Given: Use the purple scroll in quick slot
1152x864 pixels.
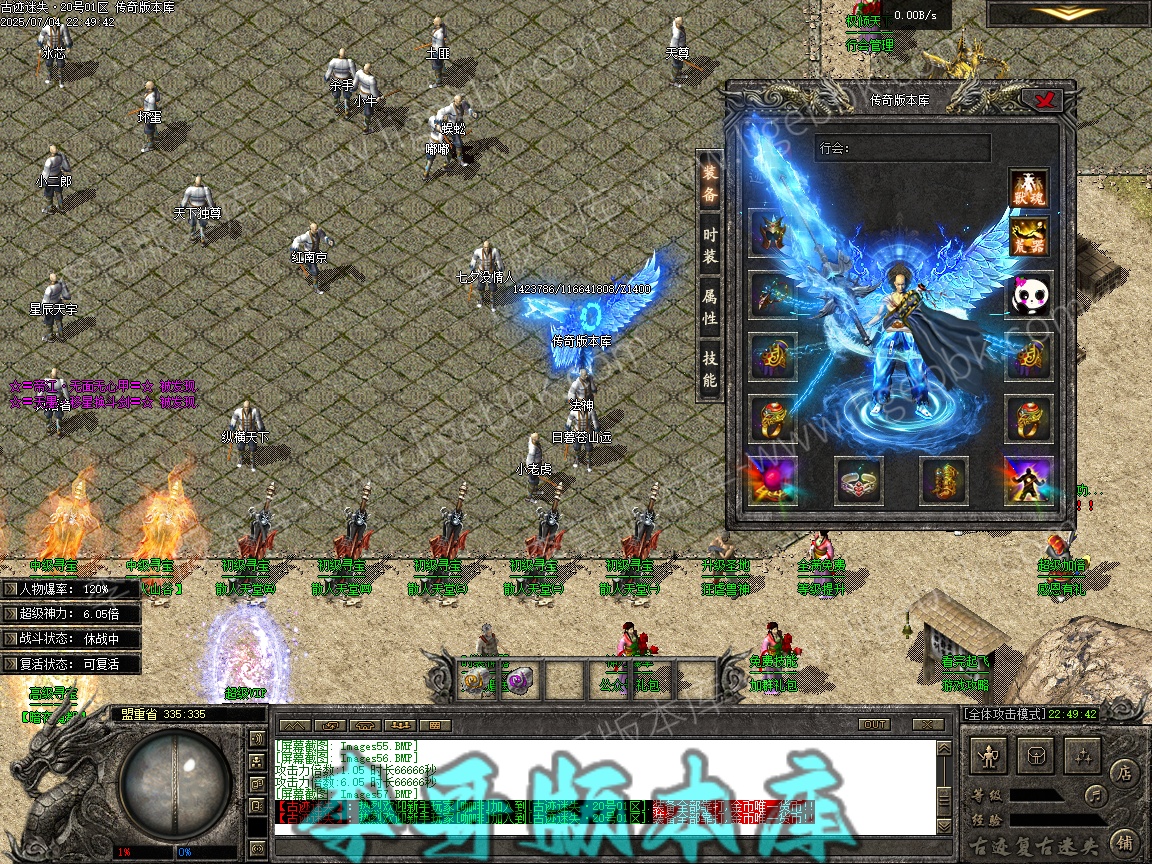Looking at the screenshot, I should (518, 681).
